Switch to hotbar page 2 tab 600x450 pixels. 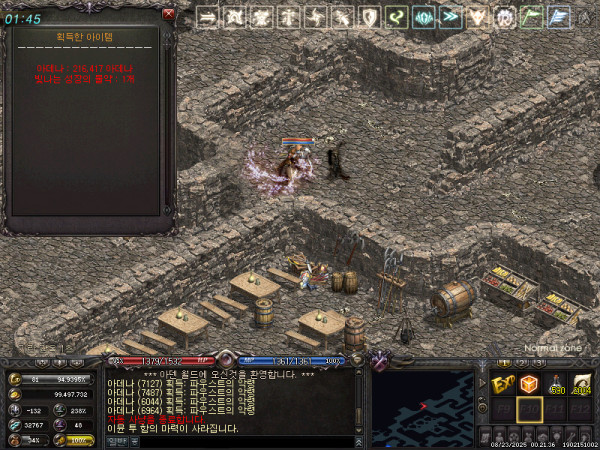tap(522, 362)
